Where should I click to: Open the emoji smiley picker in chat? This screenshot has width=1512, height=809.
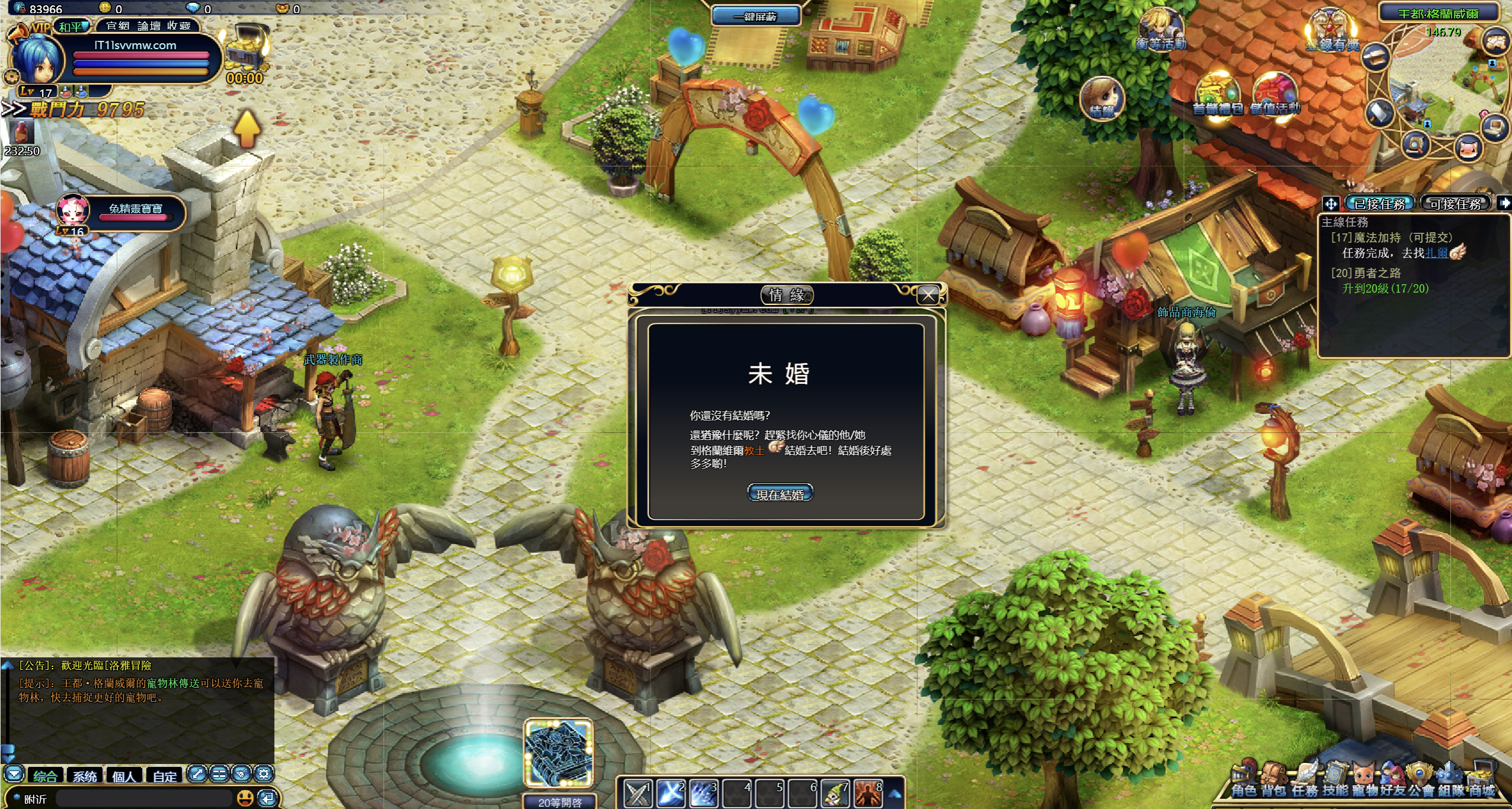click(x=245, y=798)
